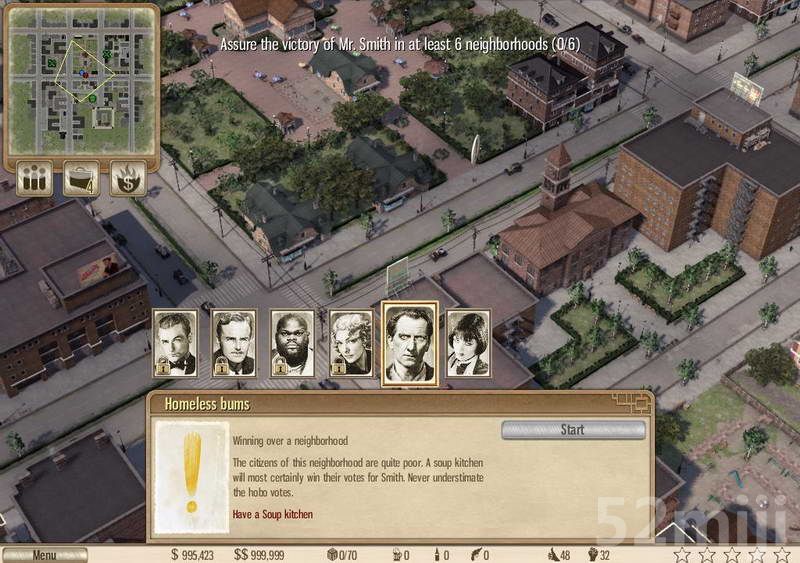The image size is (800, 563).
Task: Select the bald bearded man portrait
Action: (x=292, y=343)
